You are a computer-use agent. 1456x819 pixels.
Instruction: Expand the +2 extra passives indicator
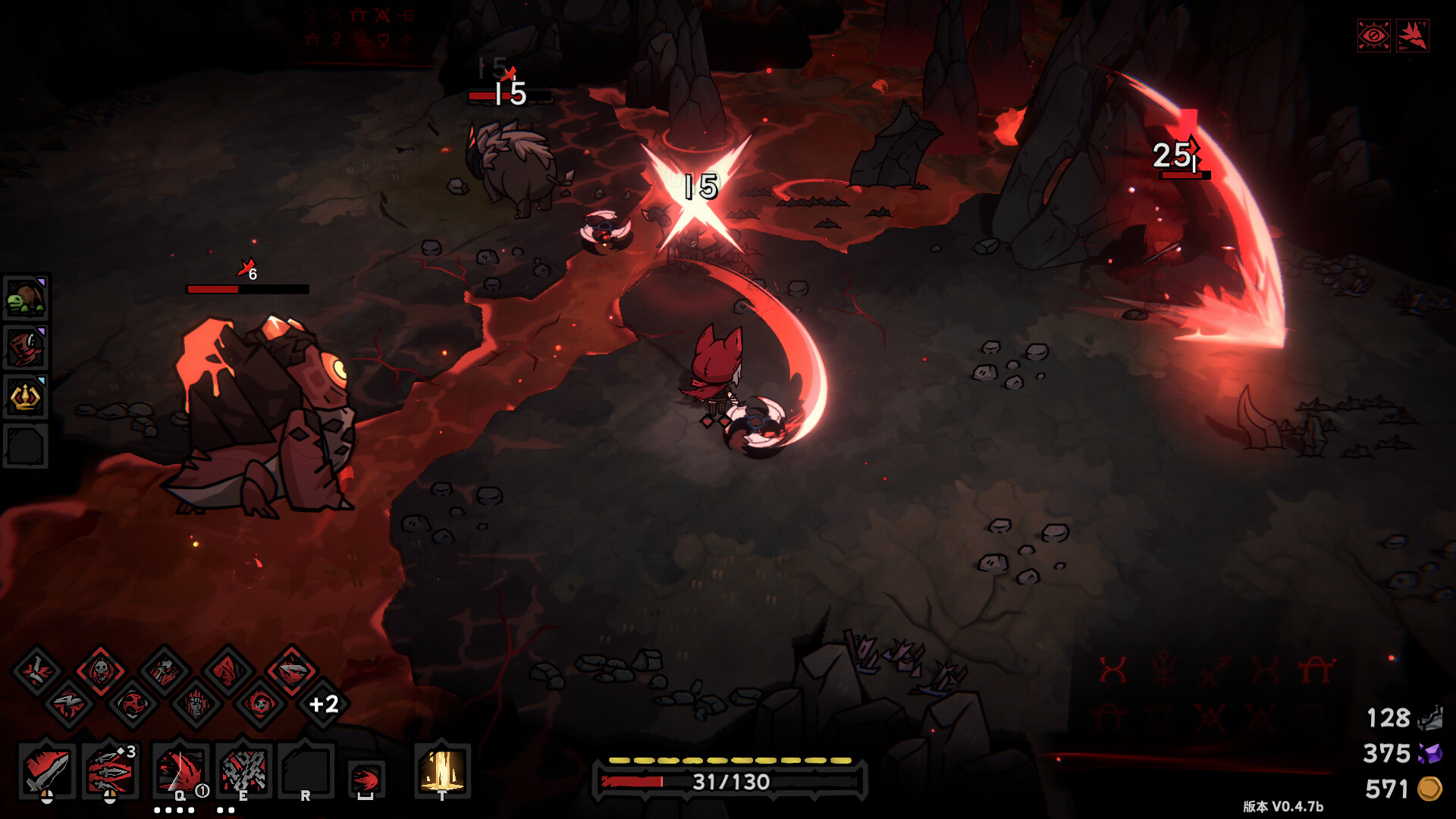point(324,704)
